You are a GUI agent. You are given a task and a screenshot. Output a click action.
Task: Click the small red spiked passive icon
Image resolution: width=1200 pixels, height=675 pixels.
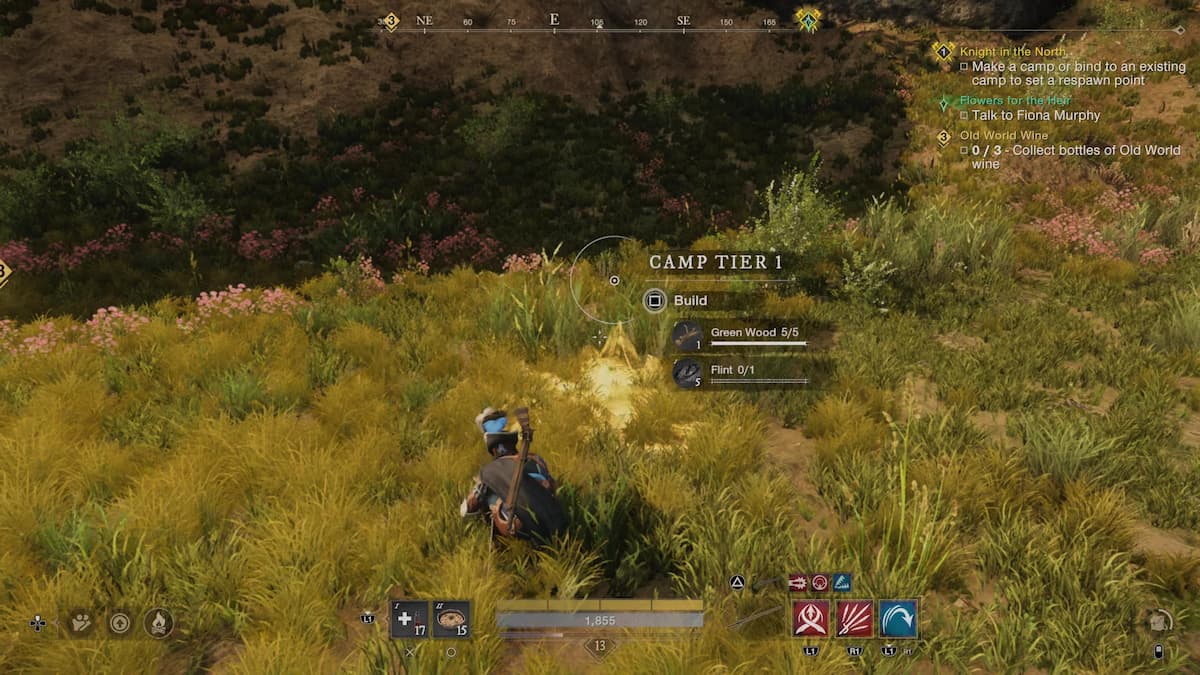pyautogui.click(x=798, y=582)
